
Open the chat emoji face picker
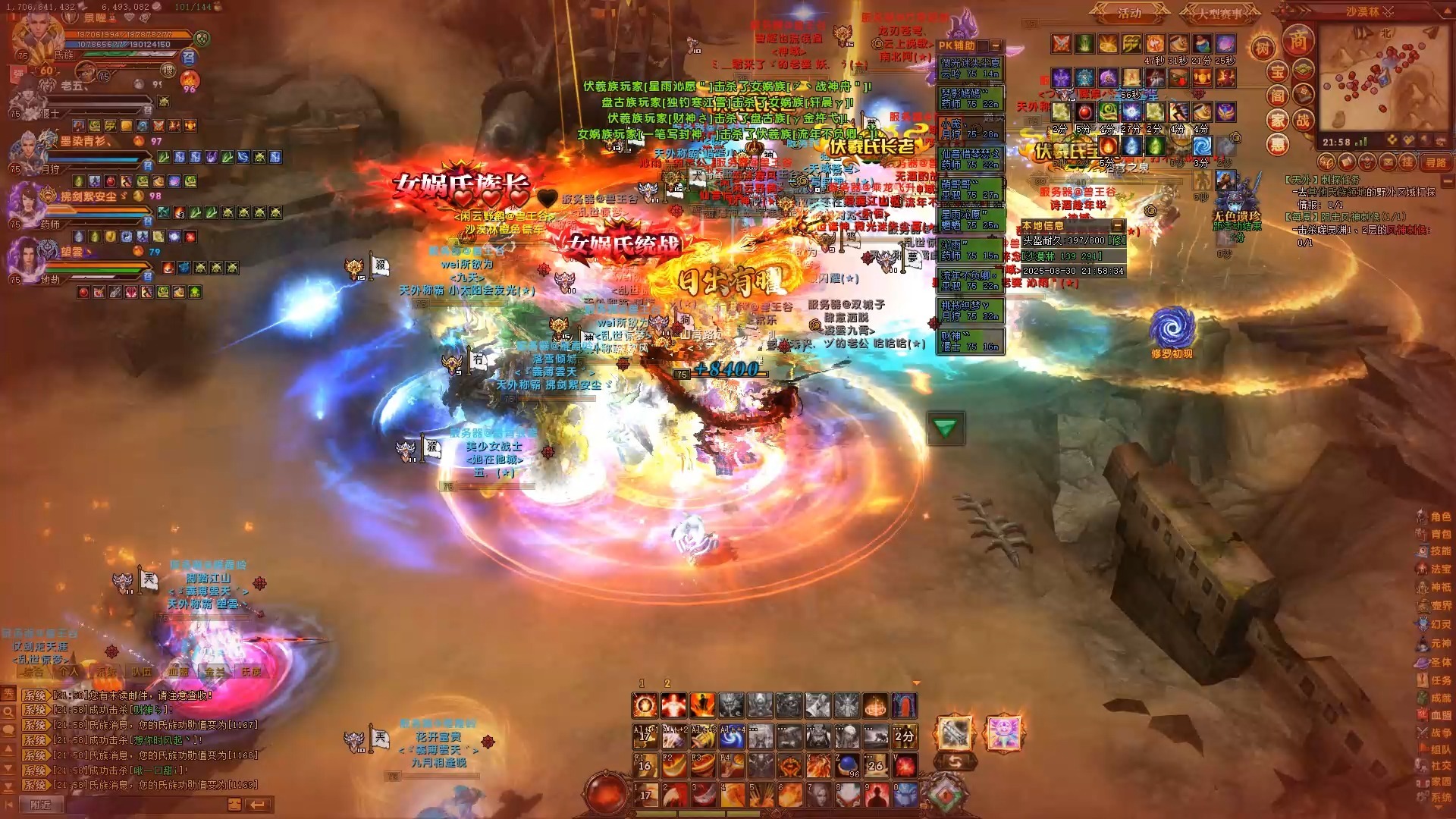pyautogui.click(x=234, y=805)
